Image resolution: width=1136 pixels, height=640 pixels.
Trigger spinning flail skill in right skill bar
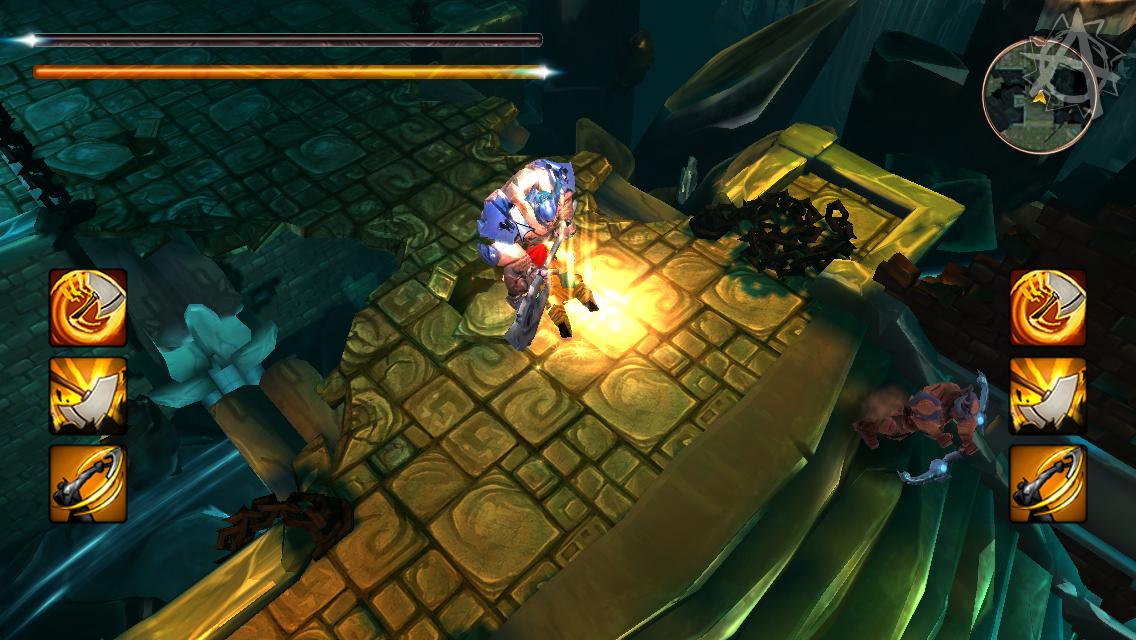[x=1048, y=483]
